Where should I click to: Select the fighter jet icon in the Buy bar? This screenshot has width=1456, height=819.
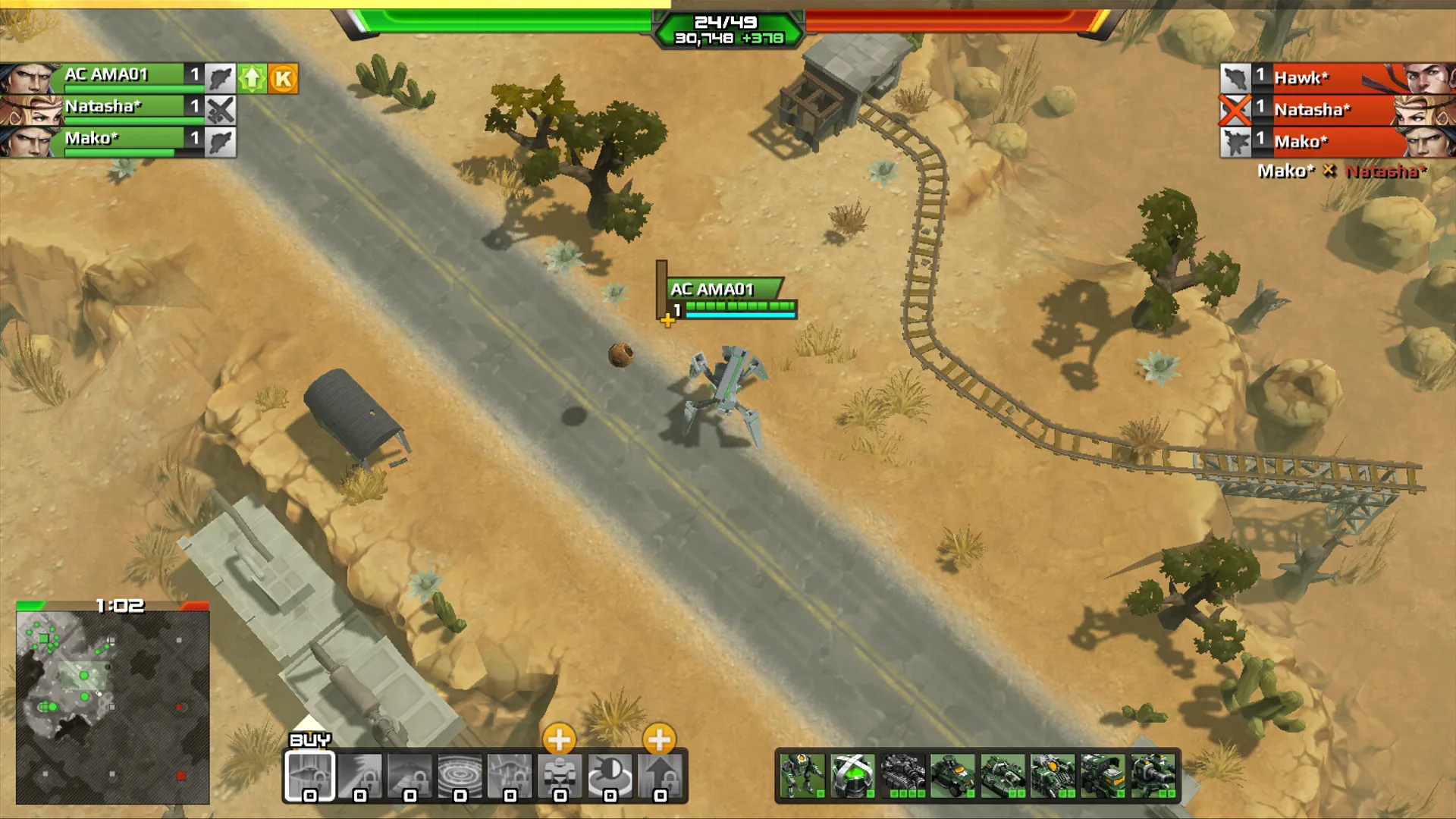point(309,775)
